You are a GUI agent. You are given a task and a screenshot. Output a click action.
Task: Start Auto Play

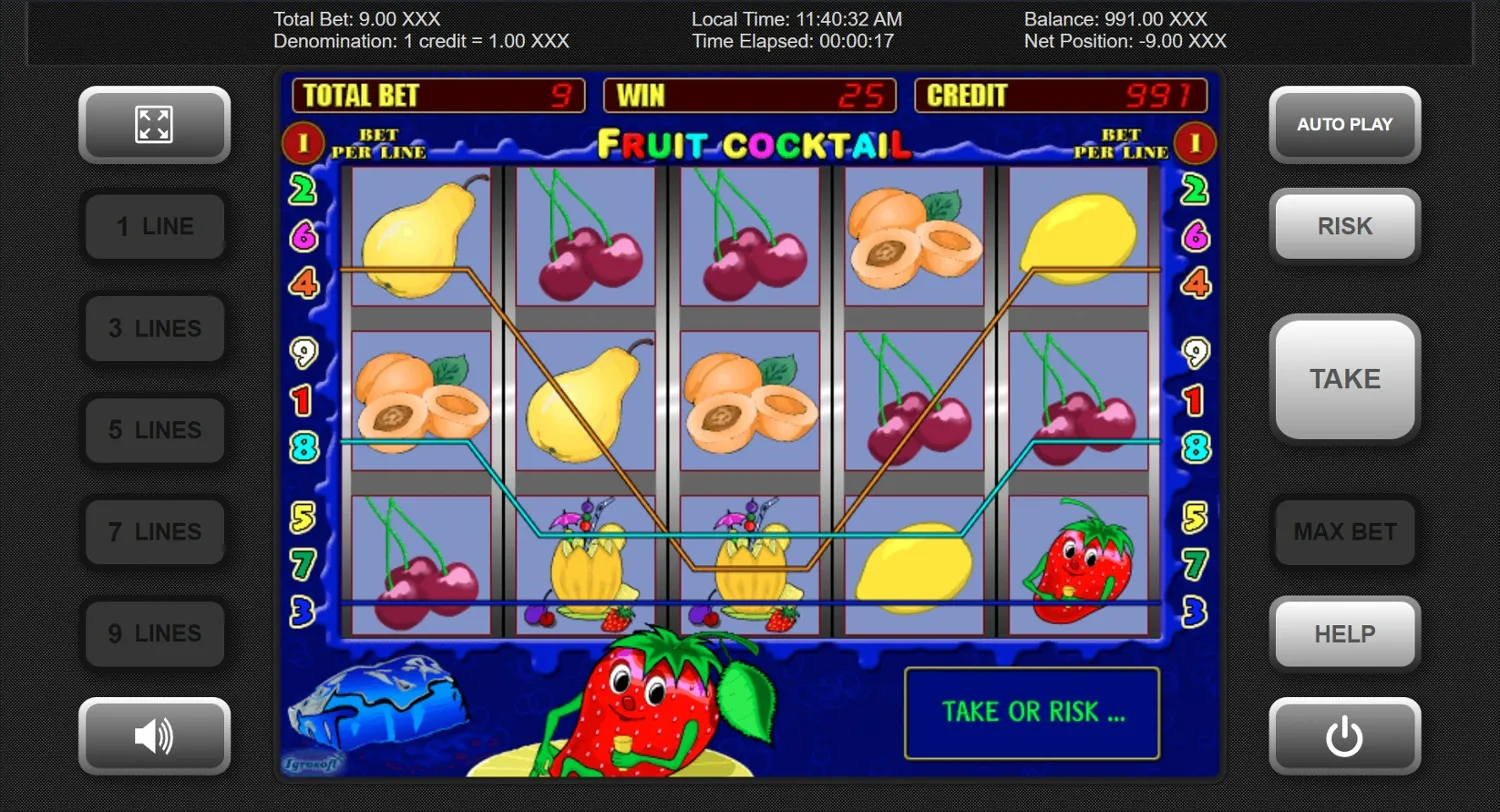1345,124
